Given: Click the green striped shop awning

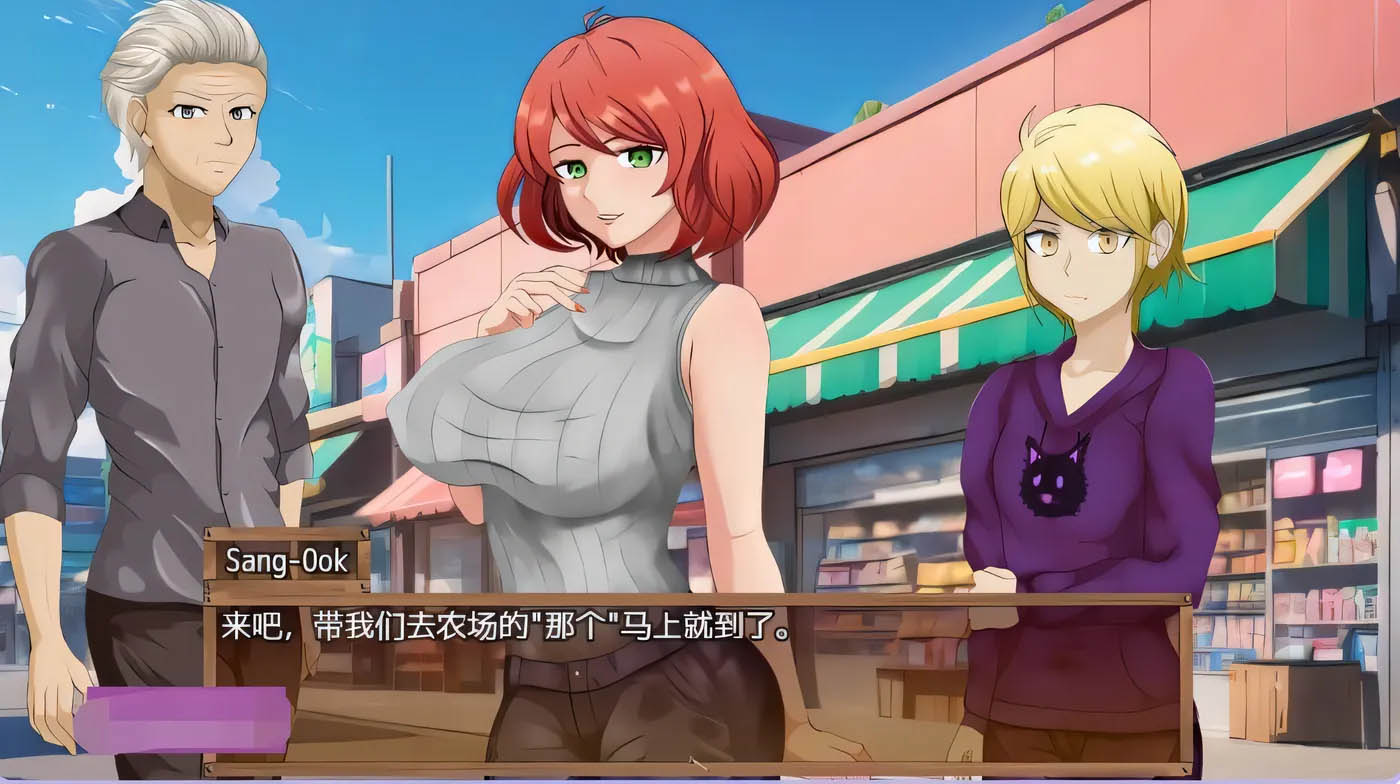Looking at the screenshot, I should pos(880,330).
